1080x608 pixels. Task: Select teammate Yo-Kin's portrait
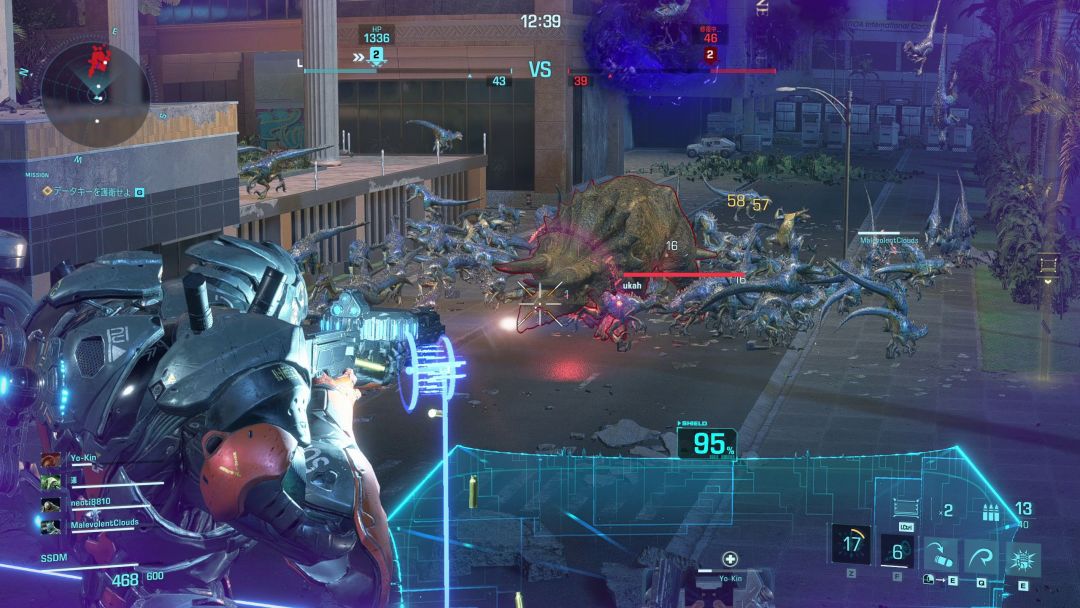(50, 459)
